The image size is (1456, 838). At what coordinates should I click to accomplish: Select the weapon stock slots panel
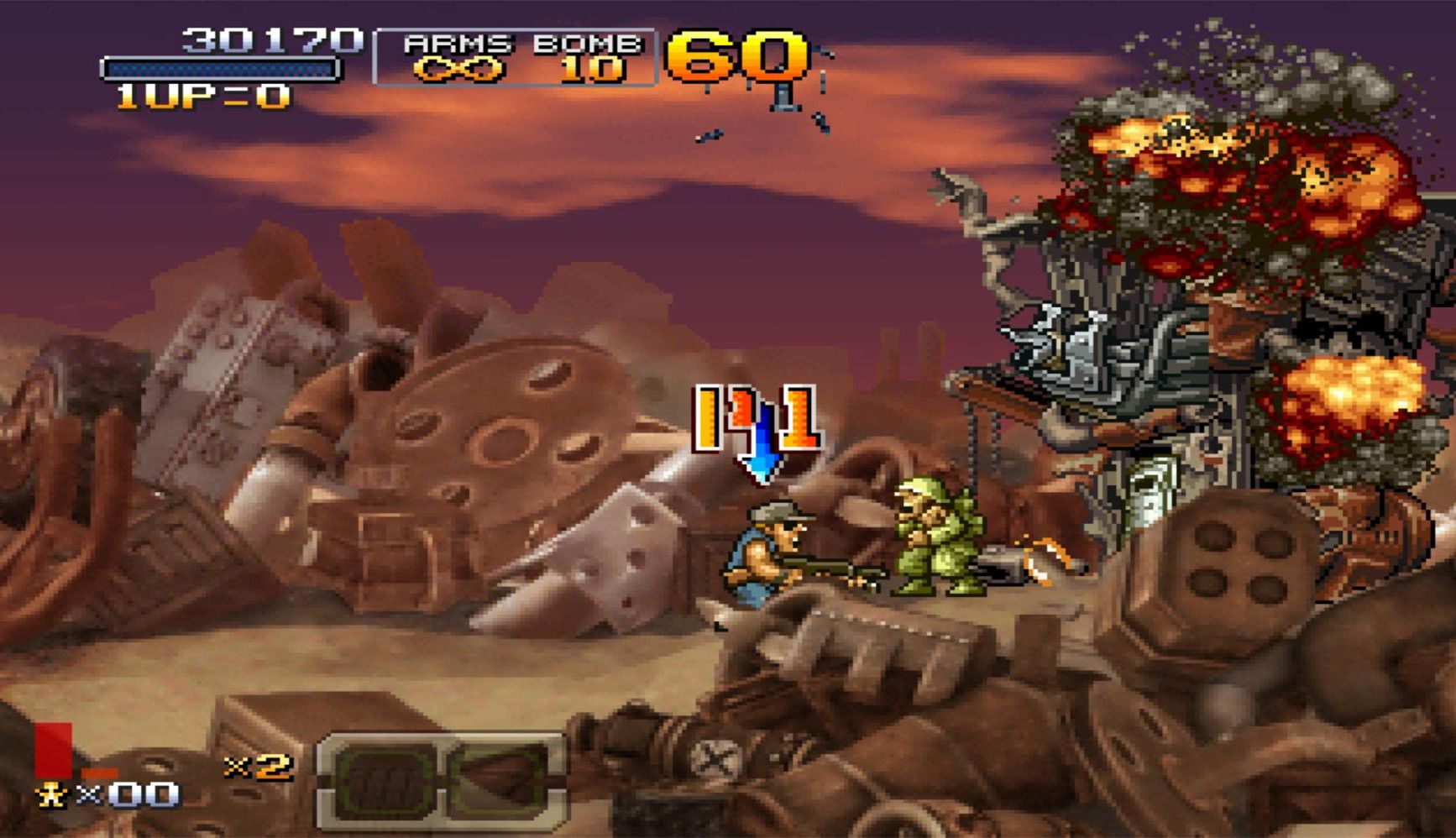tap(442, 781)
